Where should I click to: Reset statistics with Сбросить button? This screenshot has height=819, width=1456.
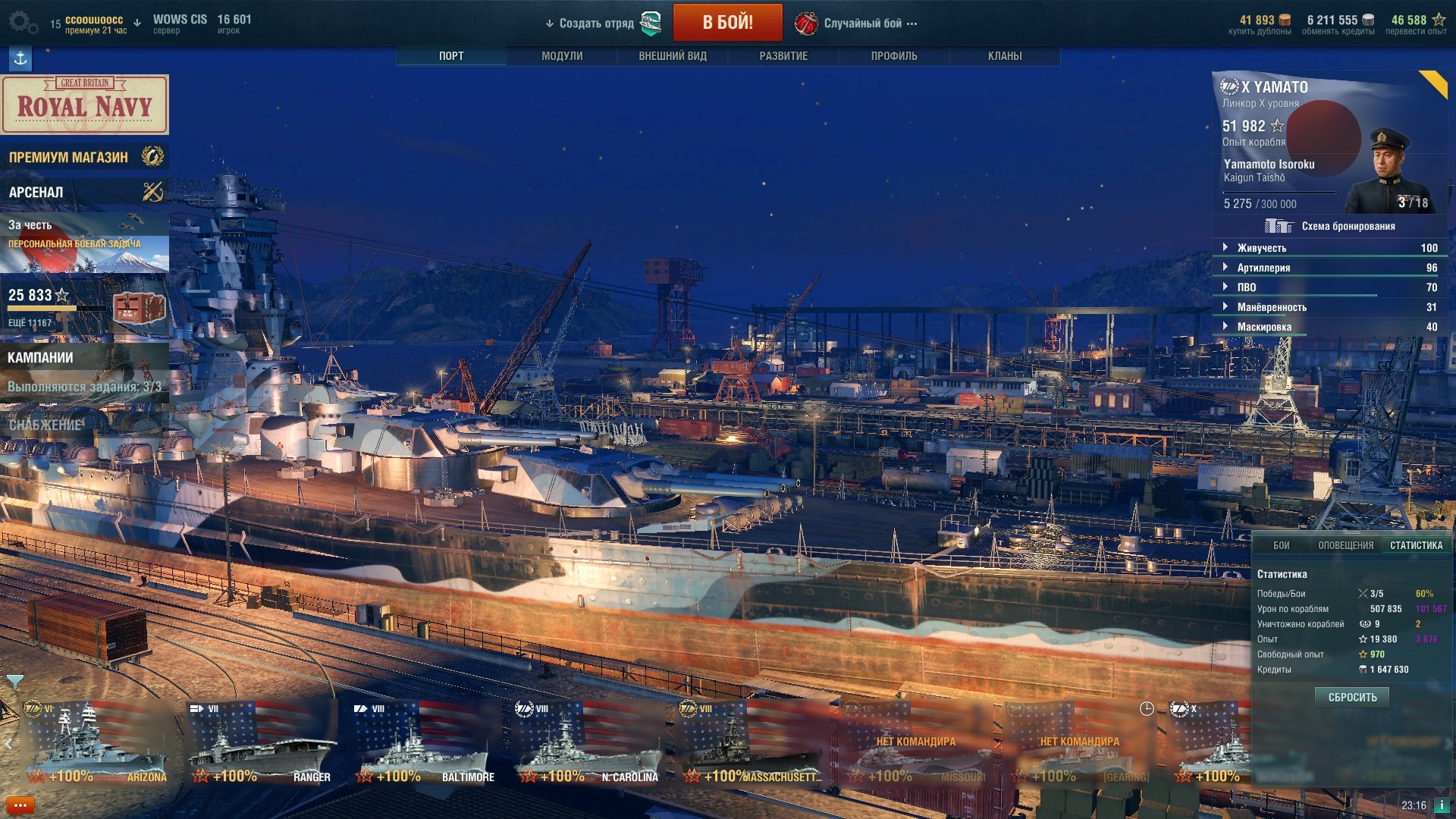click(x=1352, y=697)
